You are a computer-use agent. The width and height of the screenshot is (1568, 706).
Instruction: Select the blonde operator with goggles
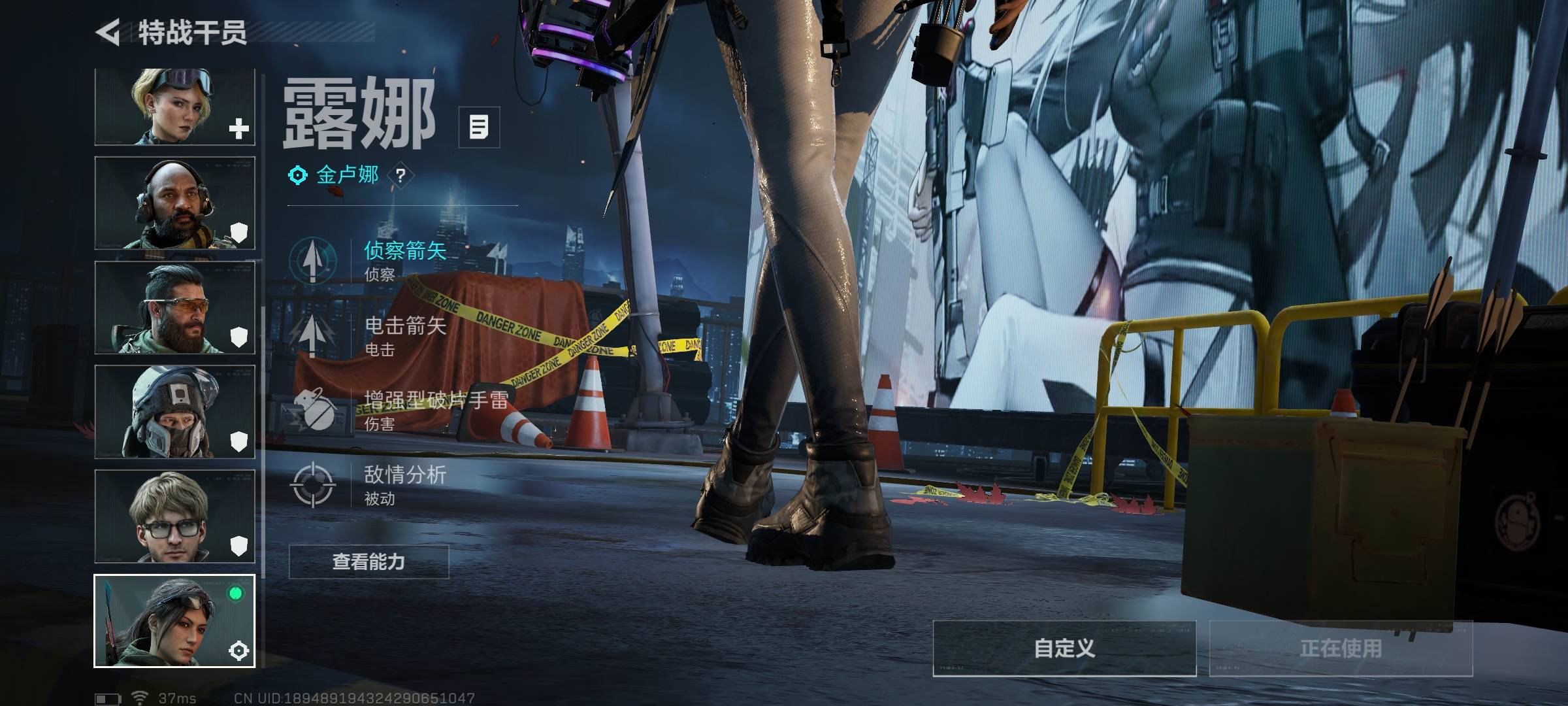click(x=174, y=107)
